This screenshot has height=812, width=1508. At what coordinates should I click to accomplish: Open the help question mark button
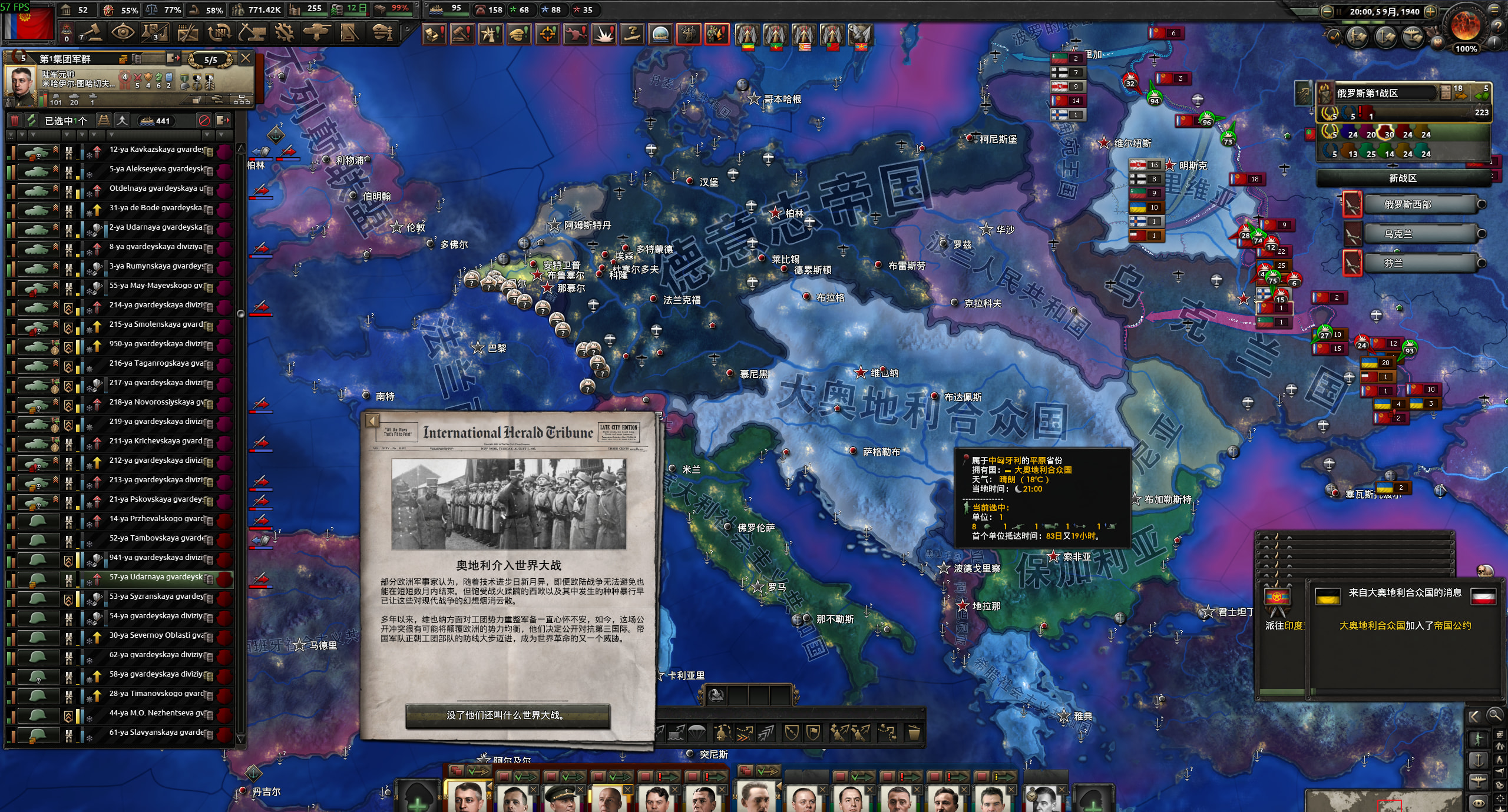pyautogui.click(x=1498, y=26)
